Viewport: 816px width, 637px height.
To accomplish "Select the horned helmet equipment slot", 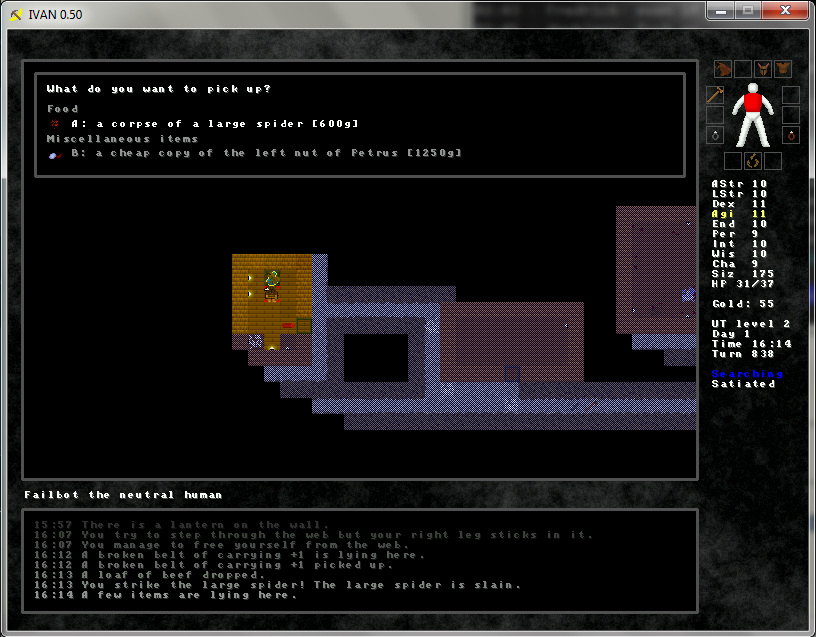I will (x=762, y=69).
